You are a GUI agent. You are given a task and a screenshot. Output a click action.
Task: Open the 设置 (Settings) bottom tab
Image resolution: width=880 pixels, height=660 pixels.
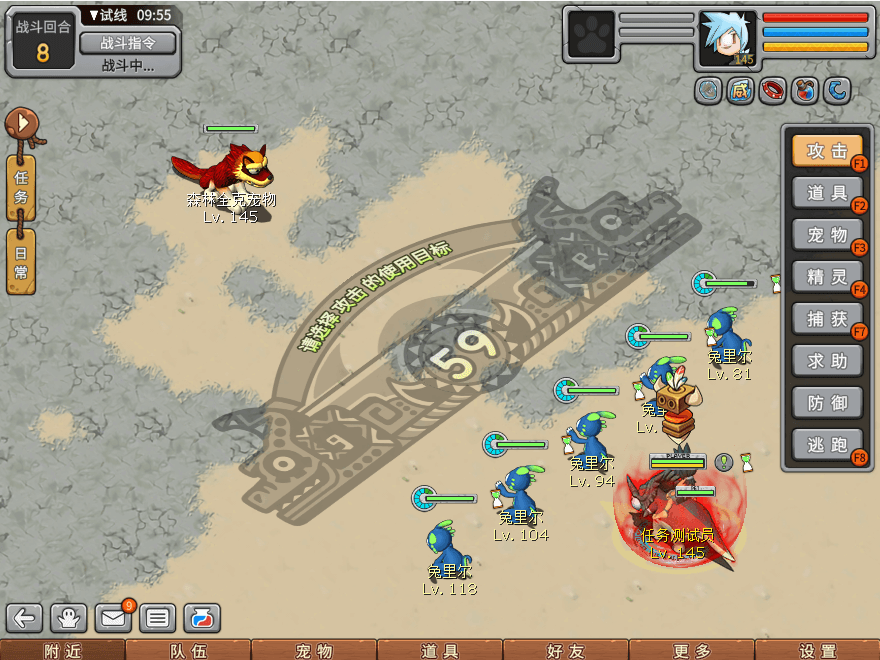[x=818, y=651]
